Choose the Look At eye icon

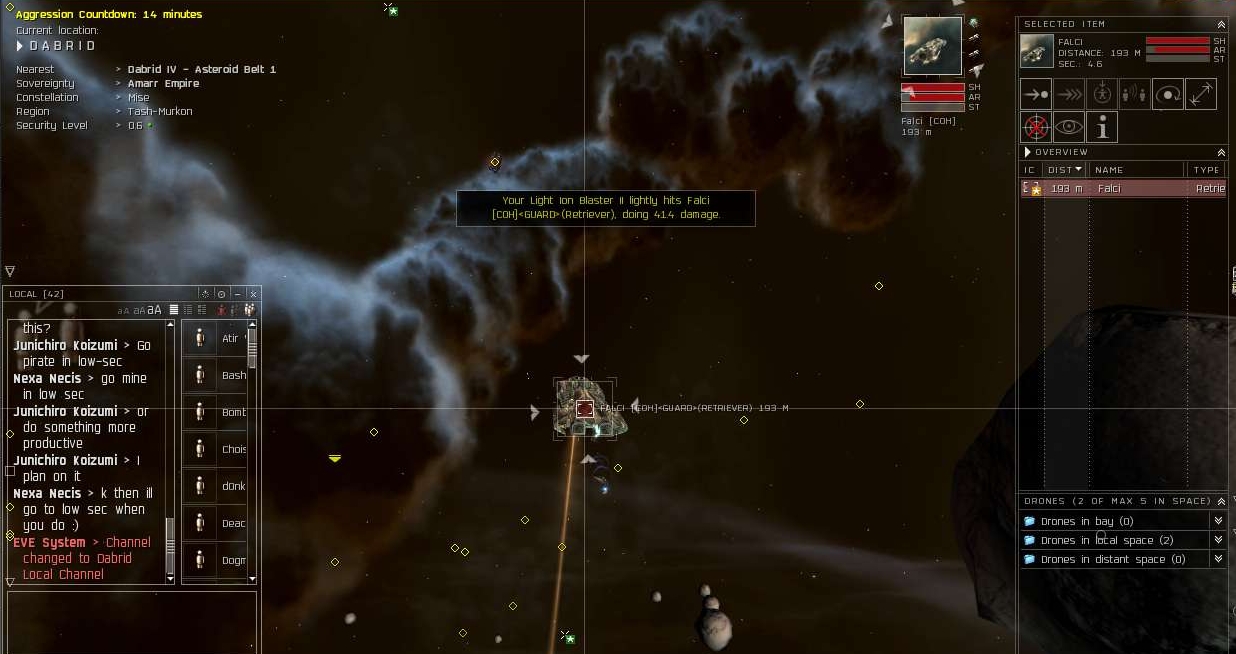coord(1069,127)
